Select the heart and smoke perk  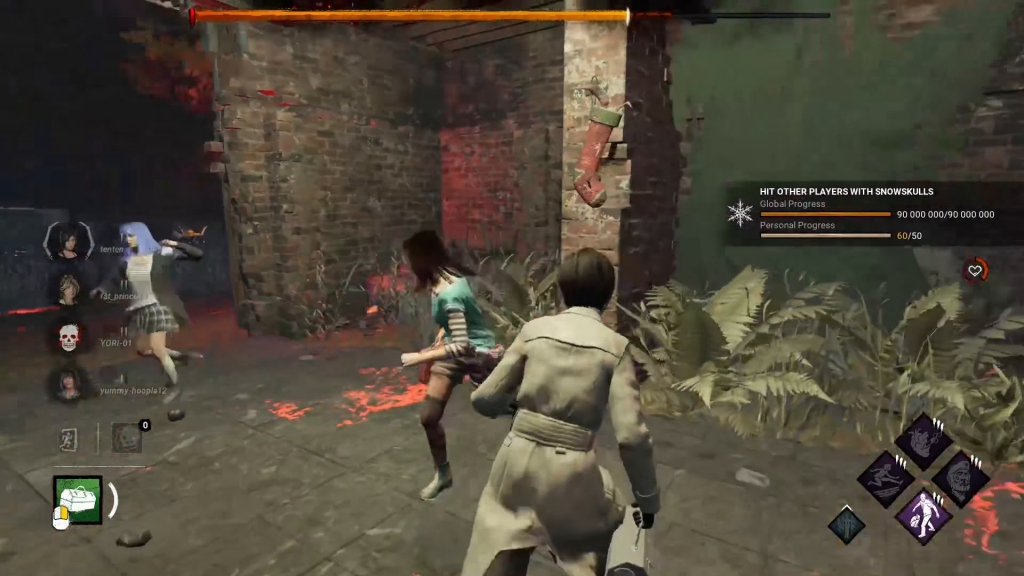922,441
